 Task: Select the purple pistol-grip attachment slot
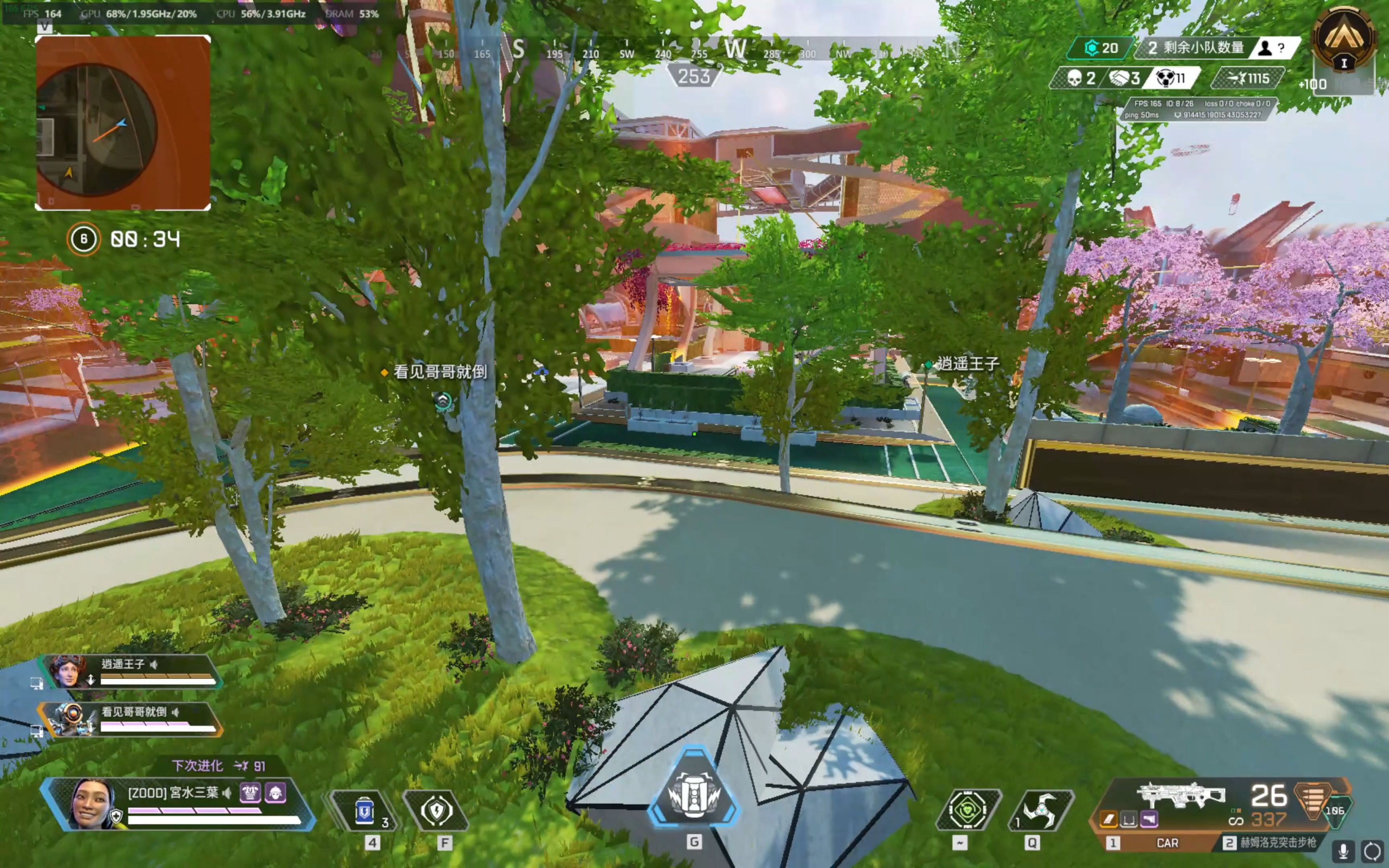click(1149, 820)
